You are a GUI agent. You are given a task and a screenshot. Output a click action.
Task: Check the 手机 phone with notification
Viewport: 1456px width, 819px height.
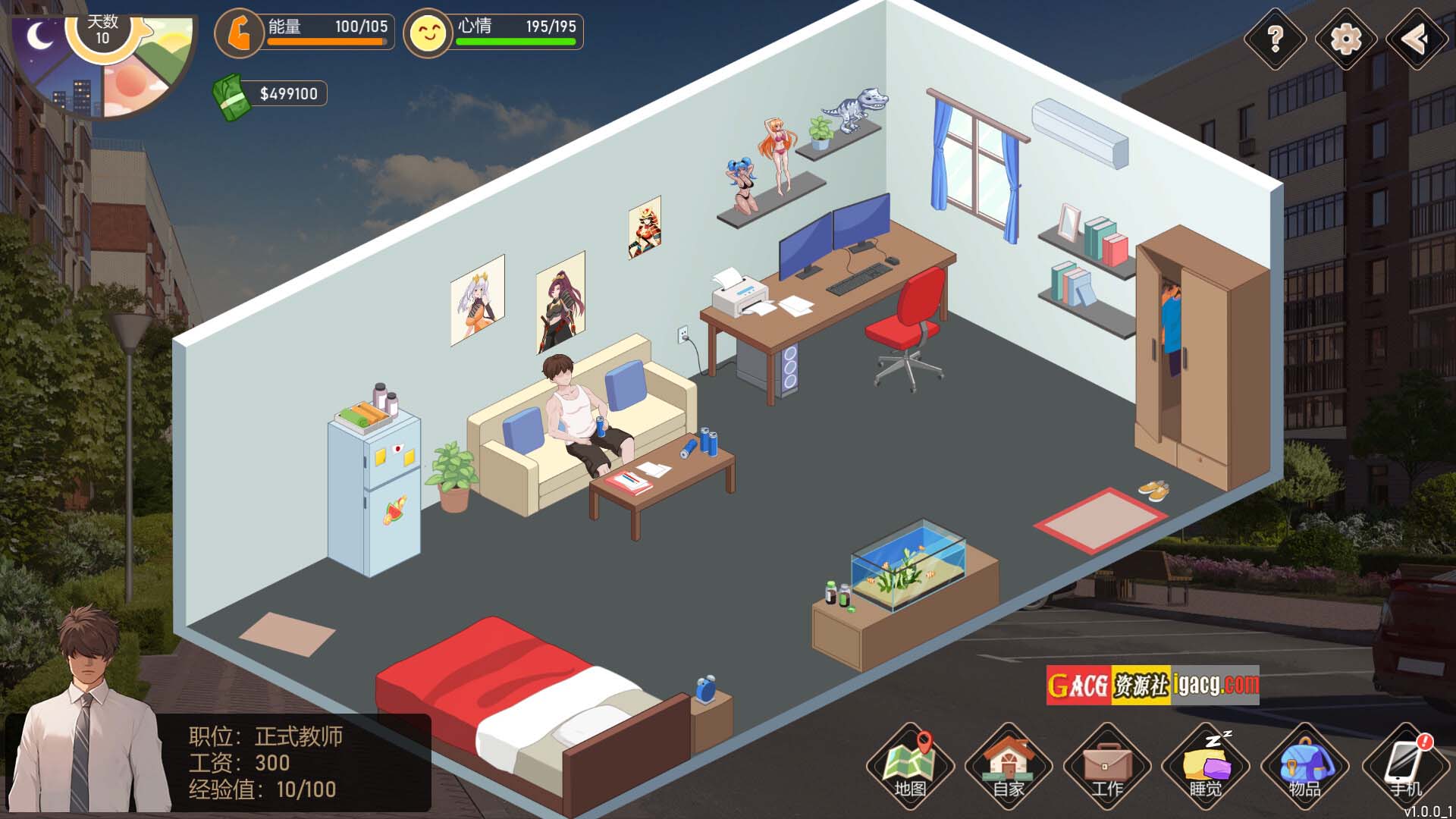pos(1404,766)
